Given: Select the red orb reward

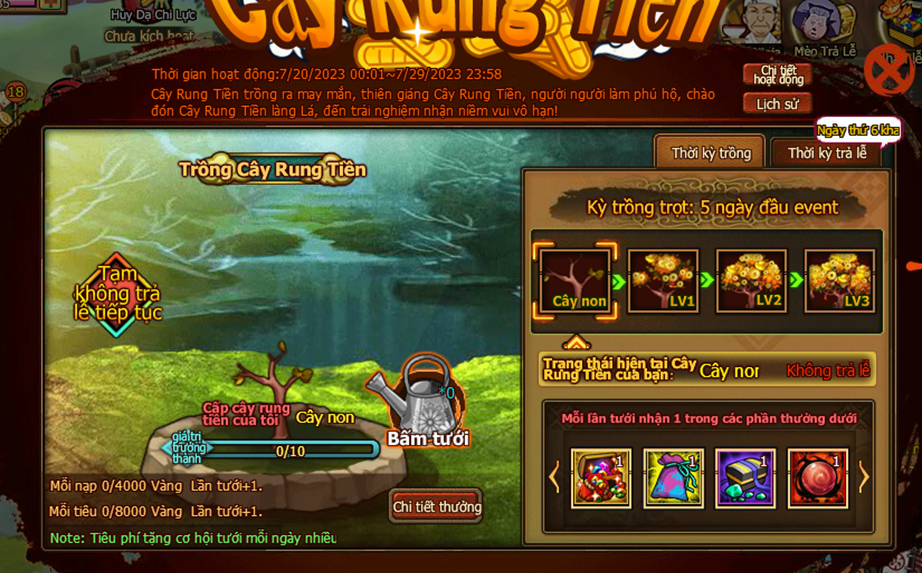Looking at the screenshot, I should point(818,478).
